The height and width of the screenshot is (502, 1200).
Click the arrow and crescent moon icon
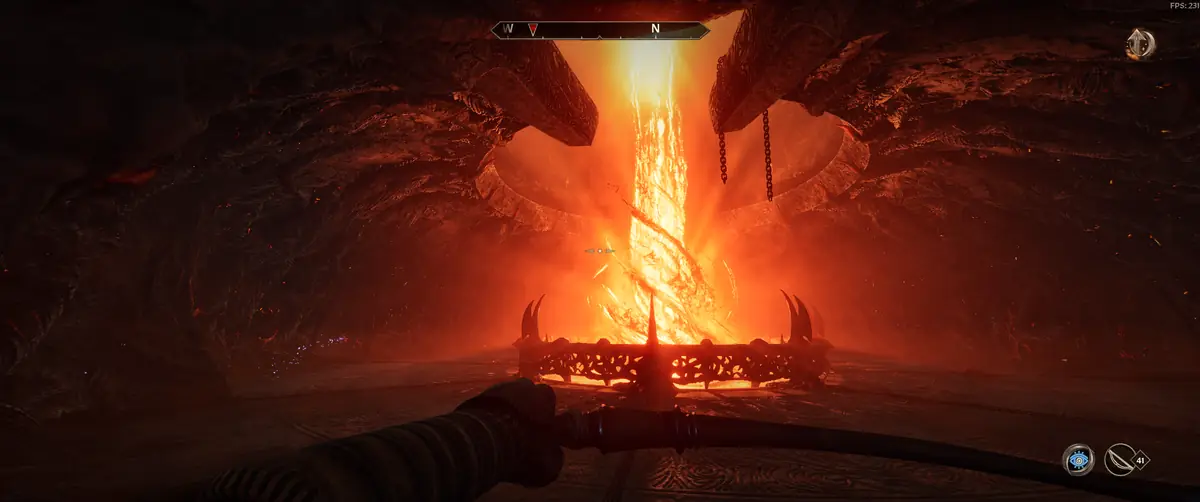pos(1139,43)
